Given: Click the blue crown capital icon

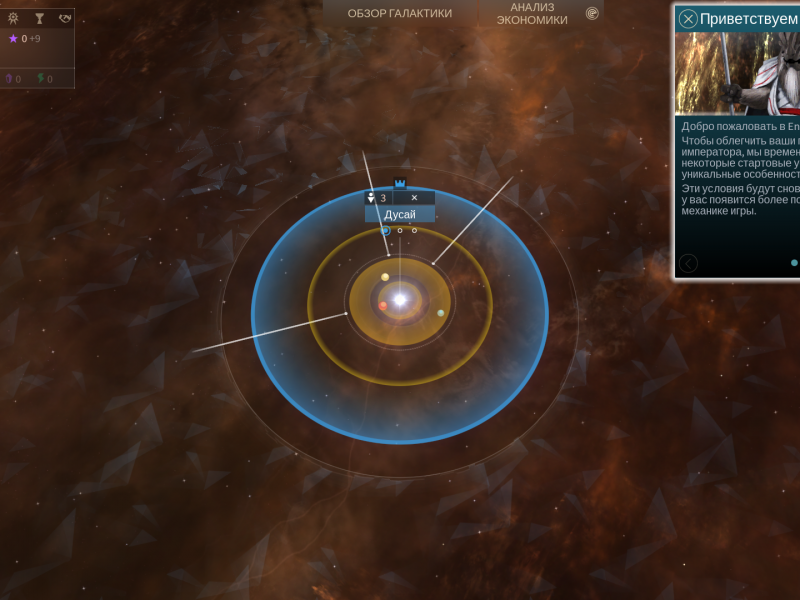Looking at the screenshot, I should pos(400,183).
